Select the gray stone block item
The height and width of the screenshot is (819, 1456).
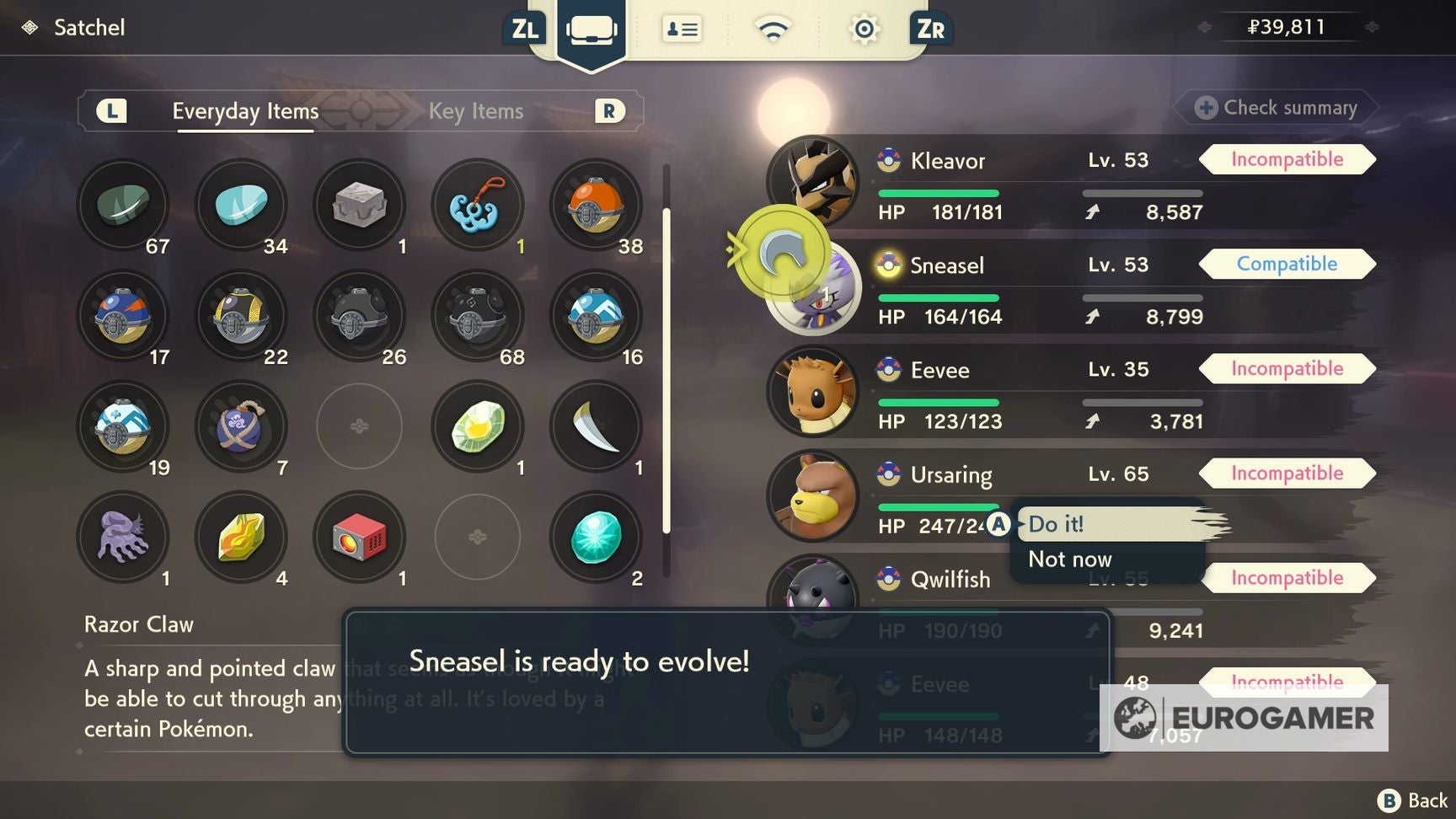click(x=360, y=205)
